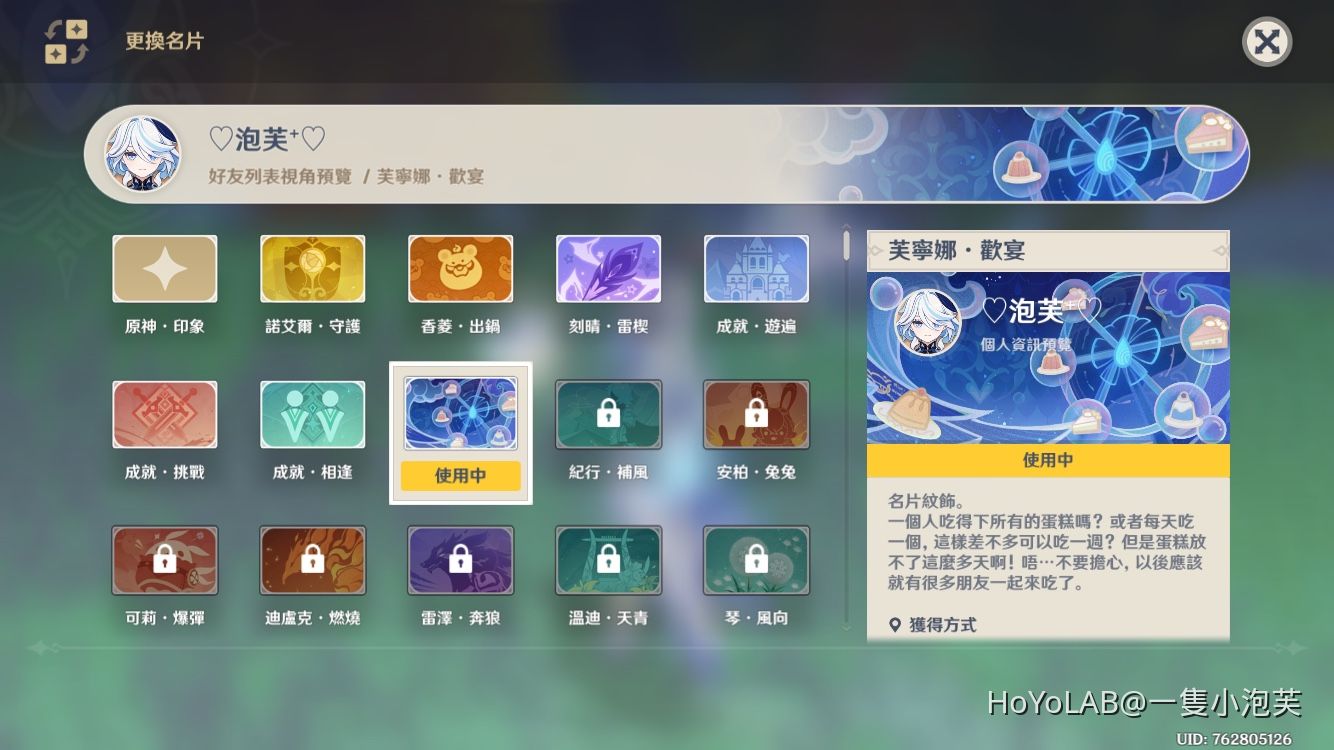Inspect the locked 安柏·兔兔 namecard

[756, 413]
